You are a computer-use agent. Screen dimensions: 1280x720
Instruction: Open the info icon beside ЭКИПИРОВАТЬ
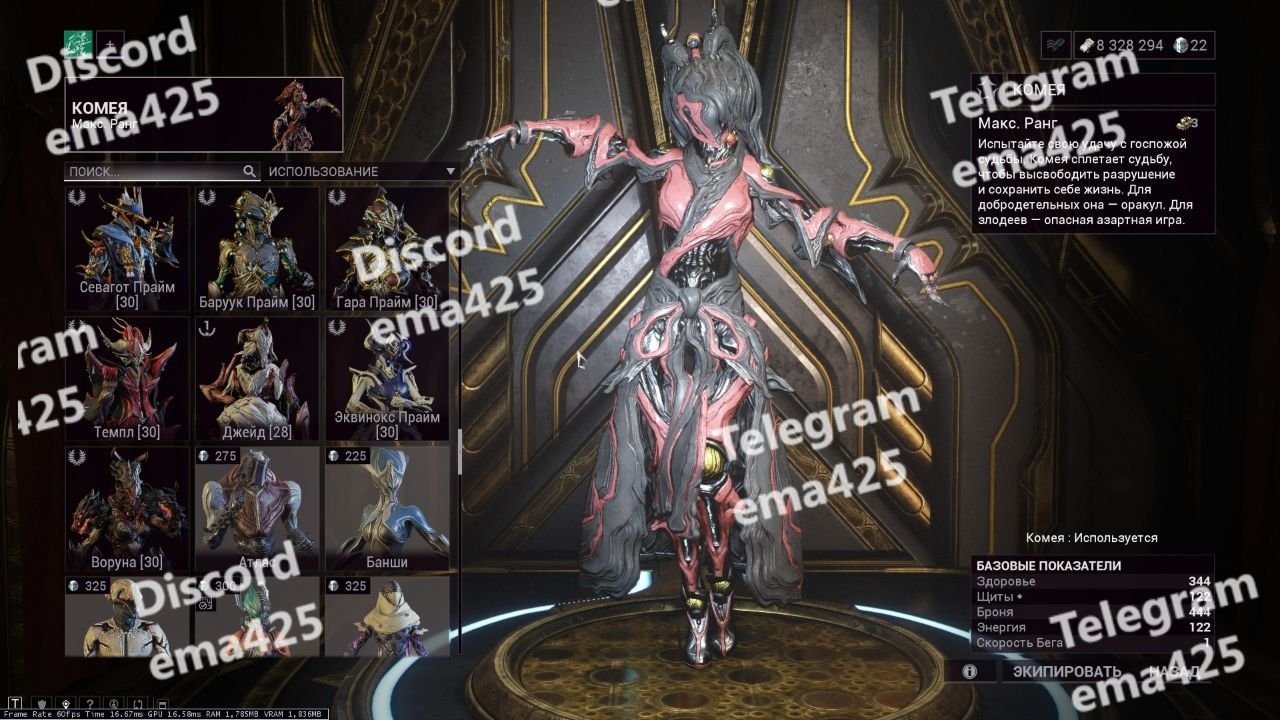[969, 672]
